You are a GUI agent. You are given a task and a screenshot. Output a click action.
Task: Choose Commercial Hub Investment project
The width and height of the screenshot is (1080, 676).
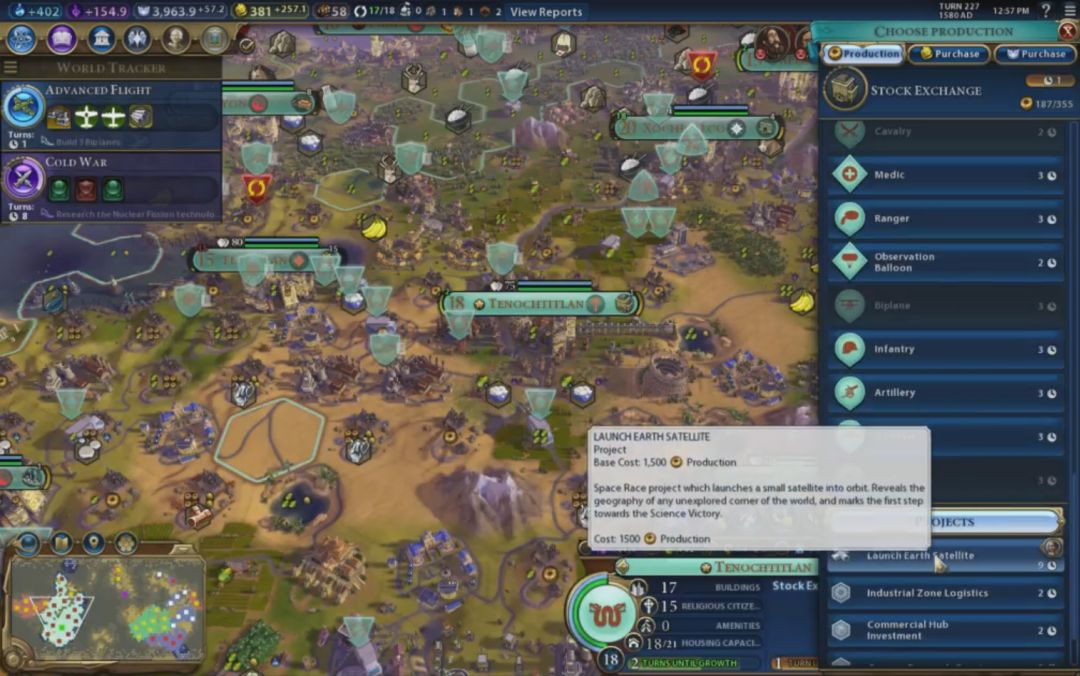[944, 630]
